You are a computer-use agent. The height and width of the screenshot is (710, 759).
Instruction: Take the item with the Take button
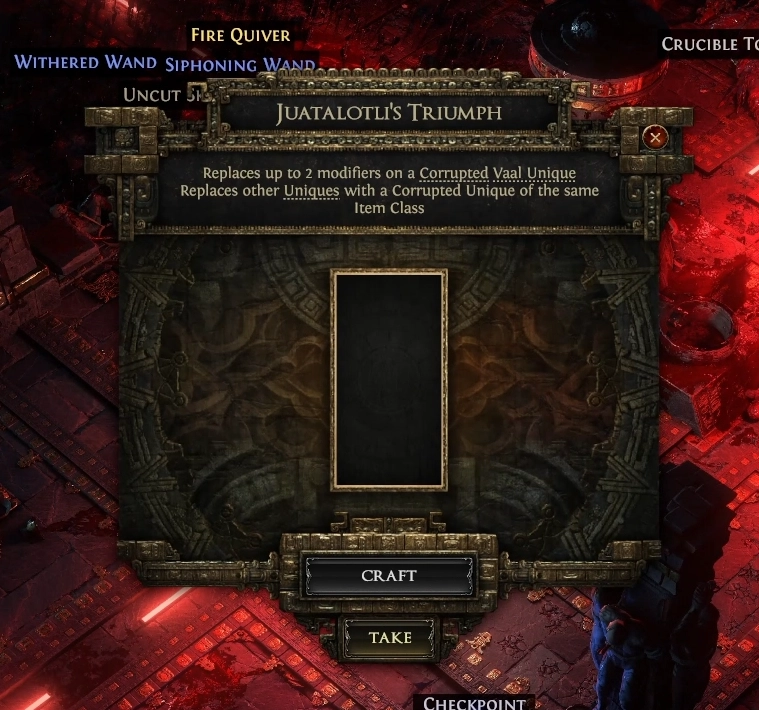pos(389,637)
